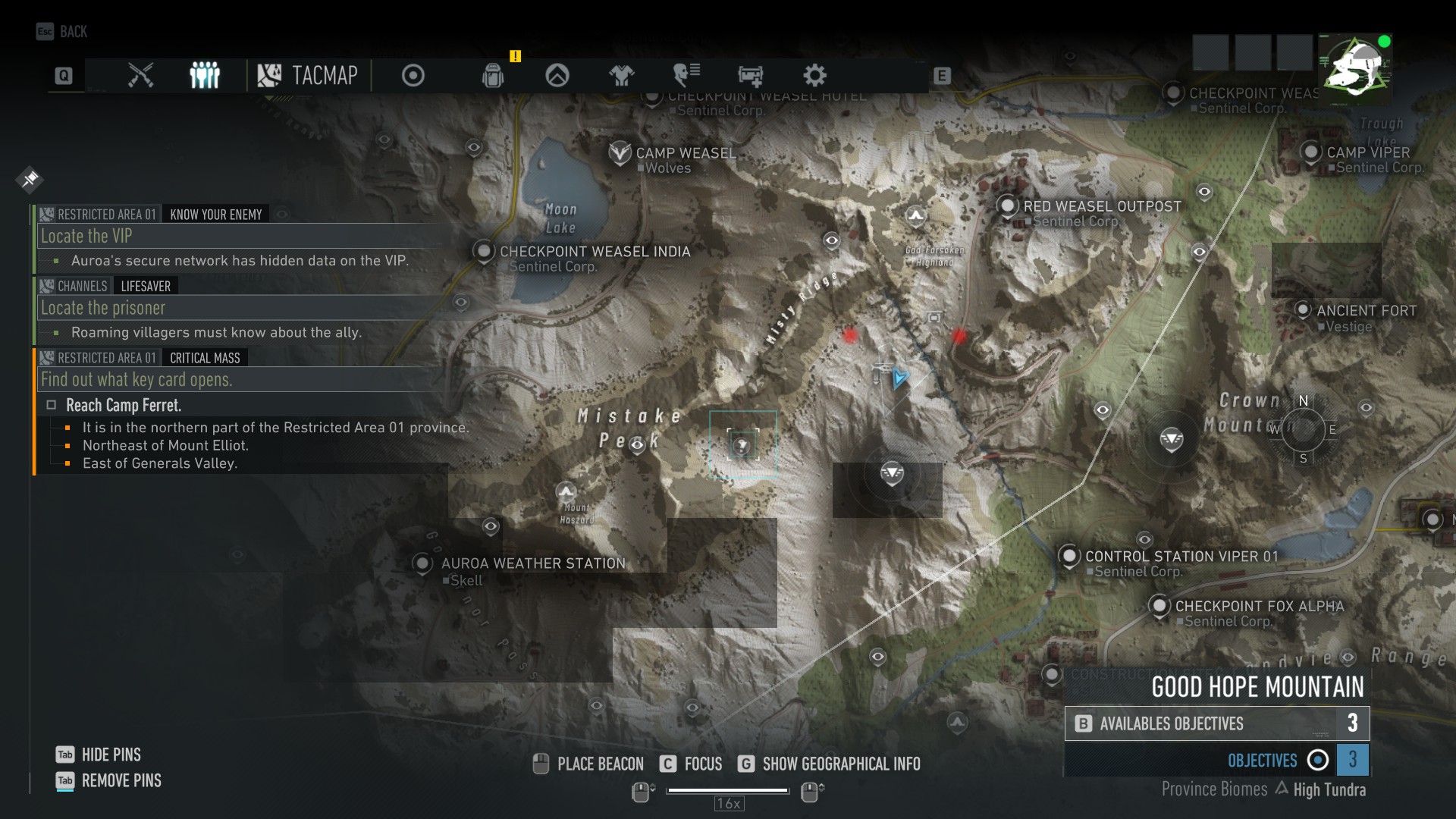Screen dimensions: 1456x819
Task: Adjust the 16x map zoom slider
Action: [728, 789]
